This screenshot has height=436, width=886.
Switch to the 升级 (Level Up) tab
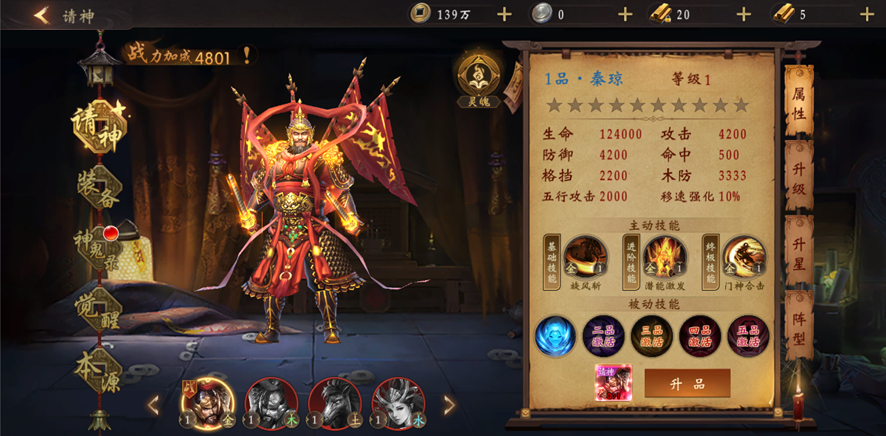pos(798,178)
